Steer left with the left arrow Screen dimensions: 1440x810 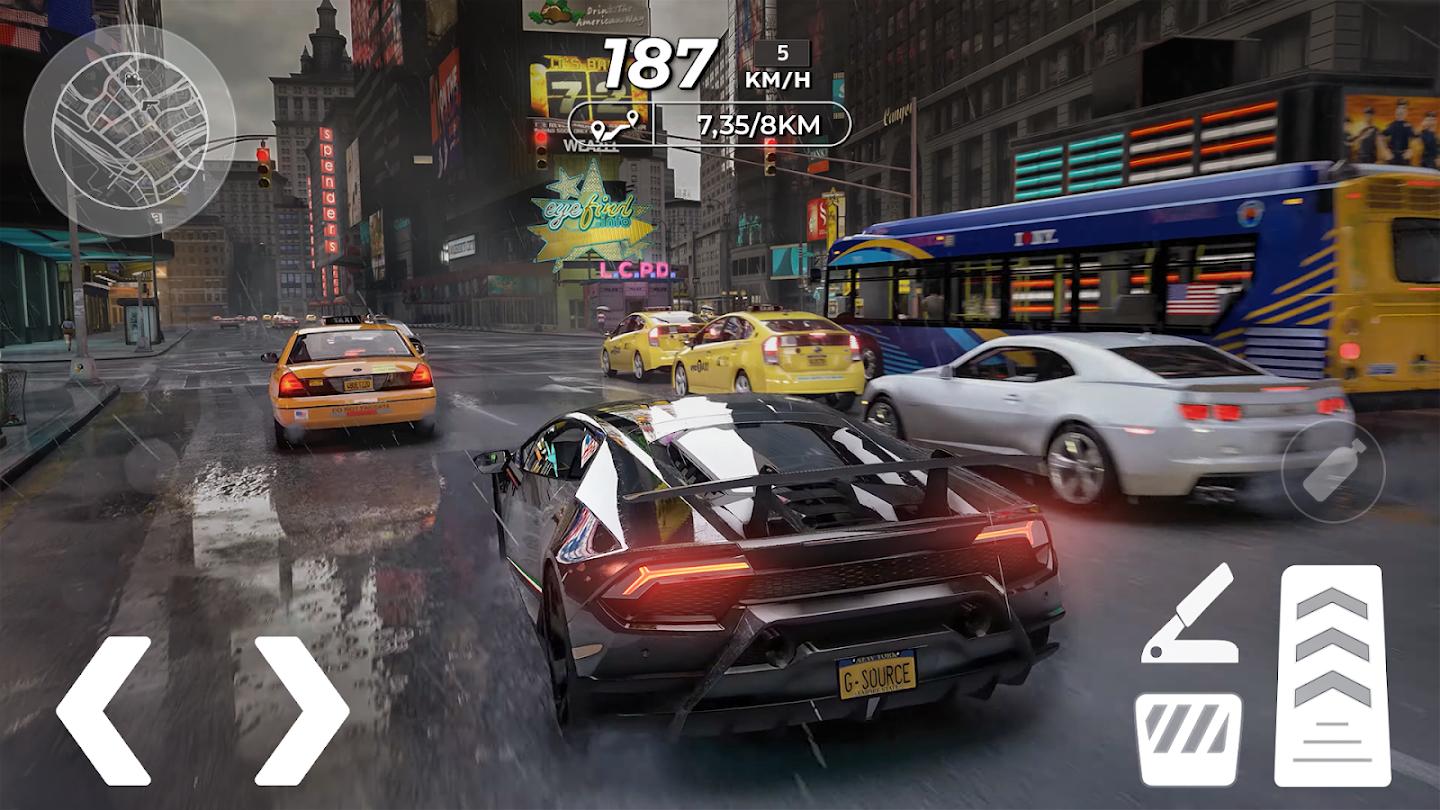click(x=102, y=710)
